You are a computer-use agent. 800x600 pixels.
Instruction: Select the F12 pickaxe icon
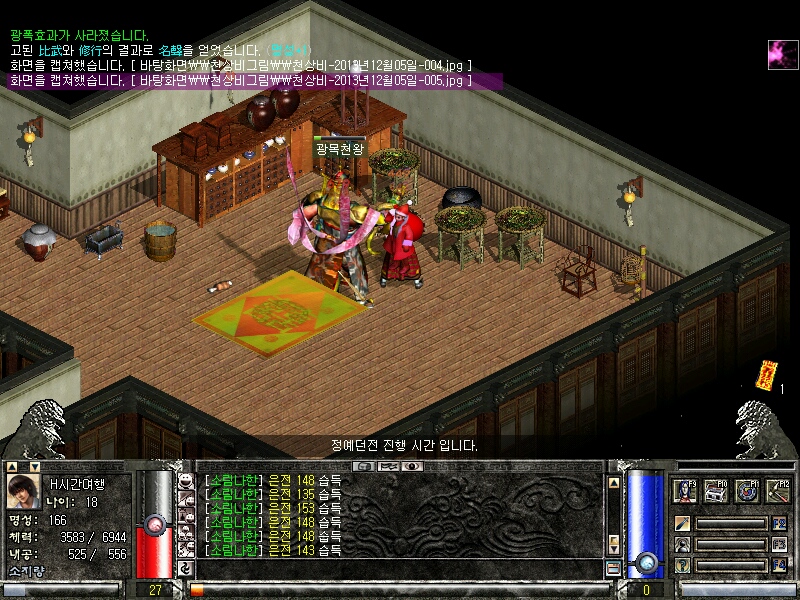click(778, 490)
